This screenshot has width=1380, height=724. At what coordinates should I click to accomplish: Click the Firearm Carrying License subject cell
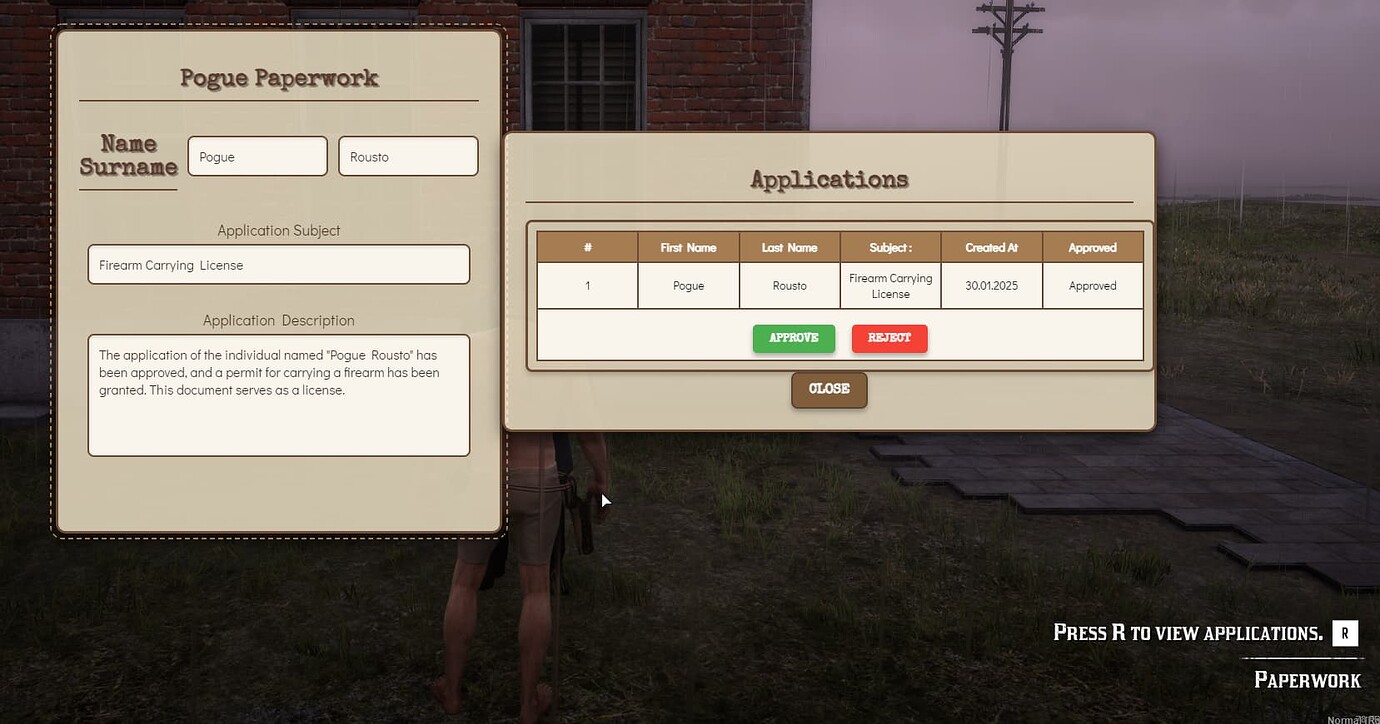pyautogui.click(x=890, y=285)
